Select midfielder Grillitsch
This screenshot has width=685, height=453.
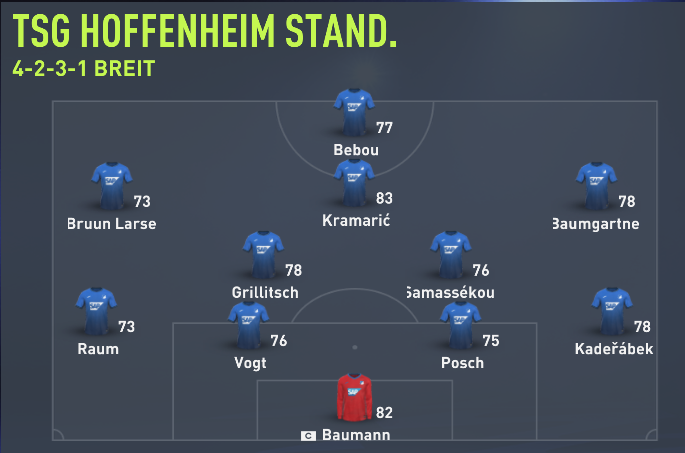263,255
